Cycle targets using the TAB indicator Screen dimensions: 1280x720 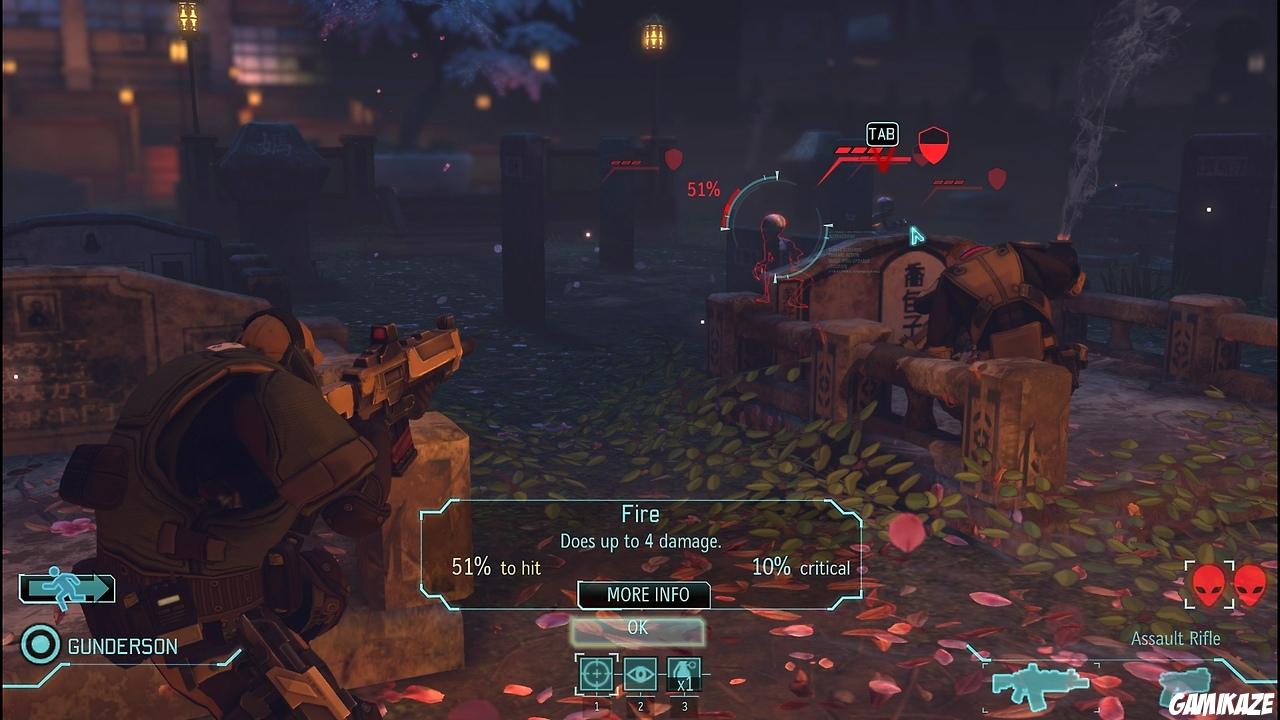tap(879, 133)
